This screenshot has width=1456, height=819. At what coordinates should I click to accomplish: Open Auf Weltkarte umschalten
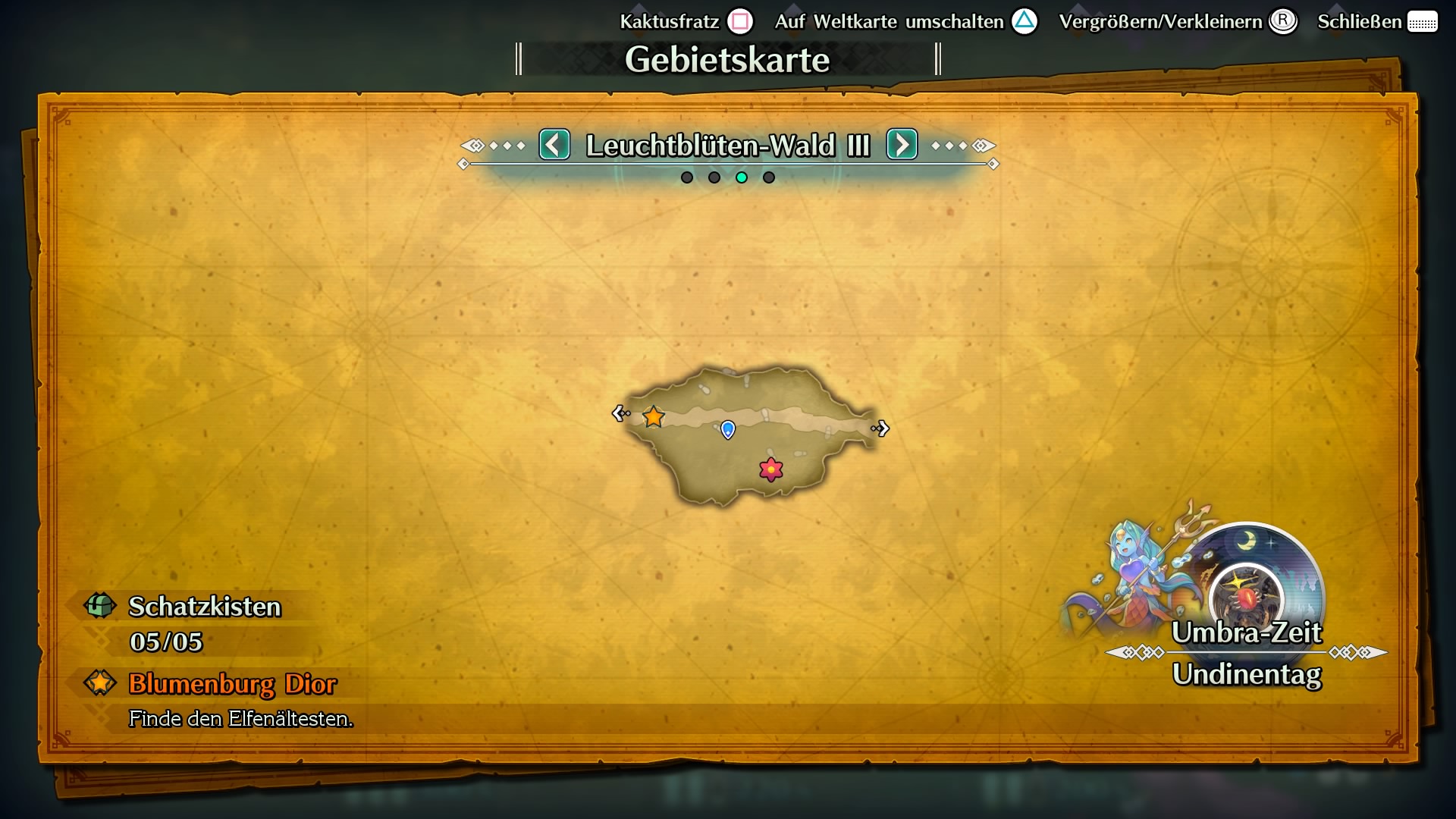pyautogui.click(x=887, y=22)
